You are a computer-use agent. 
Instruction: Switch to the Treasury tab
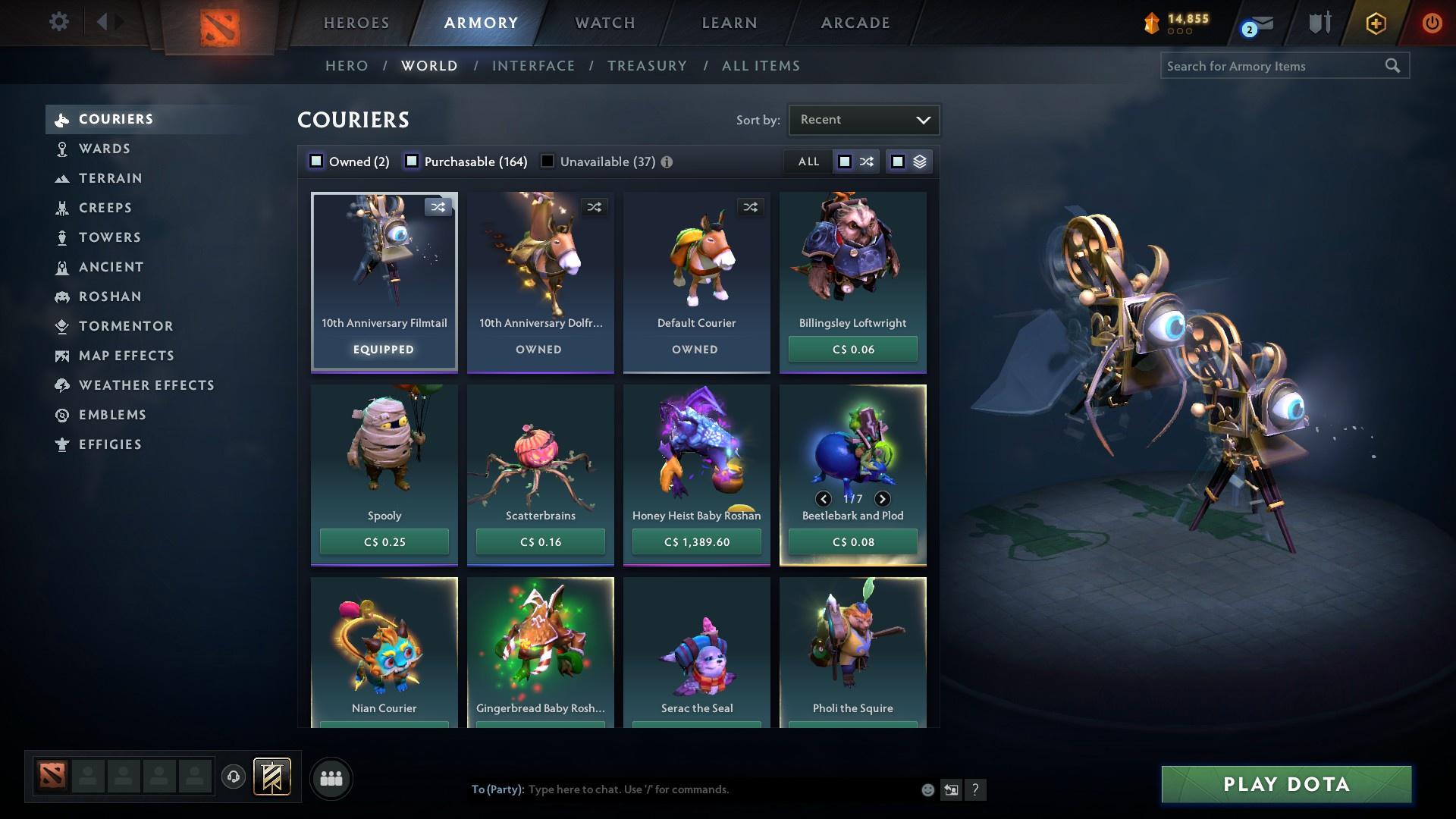click(647, 66)
